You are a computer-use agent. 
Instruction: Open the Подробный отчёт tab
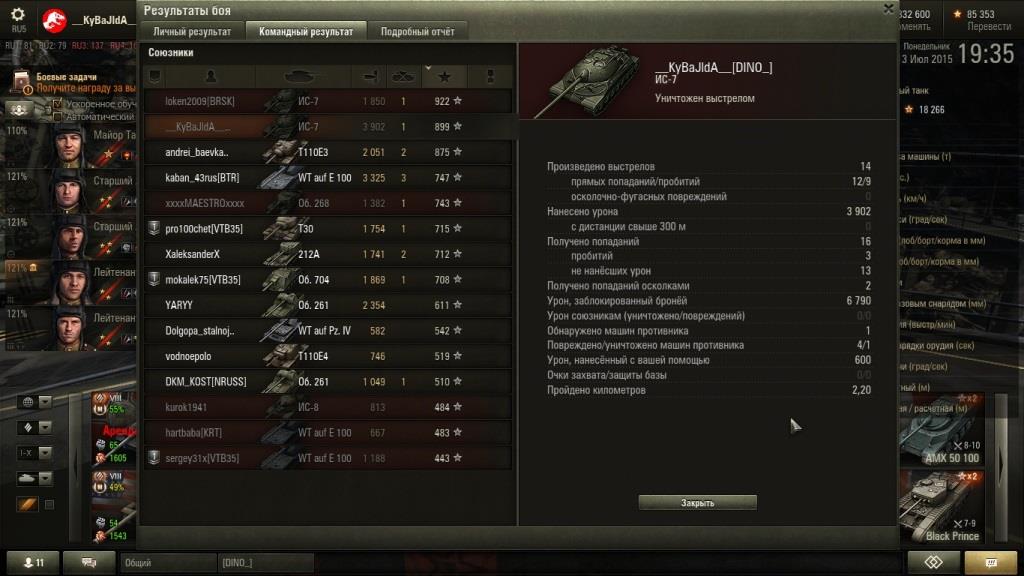[x=417, y=31]
